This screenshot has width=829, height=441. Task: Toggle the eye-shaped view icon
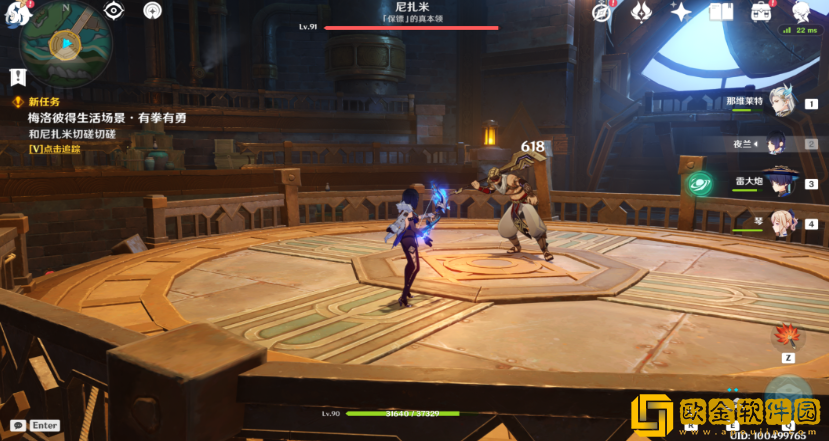coord(114,11)
